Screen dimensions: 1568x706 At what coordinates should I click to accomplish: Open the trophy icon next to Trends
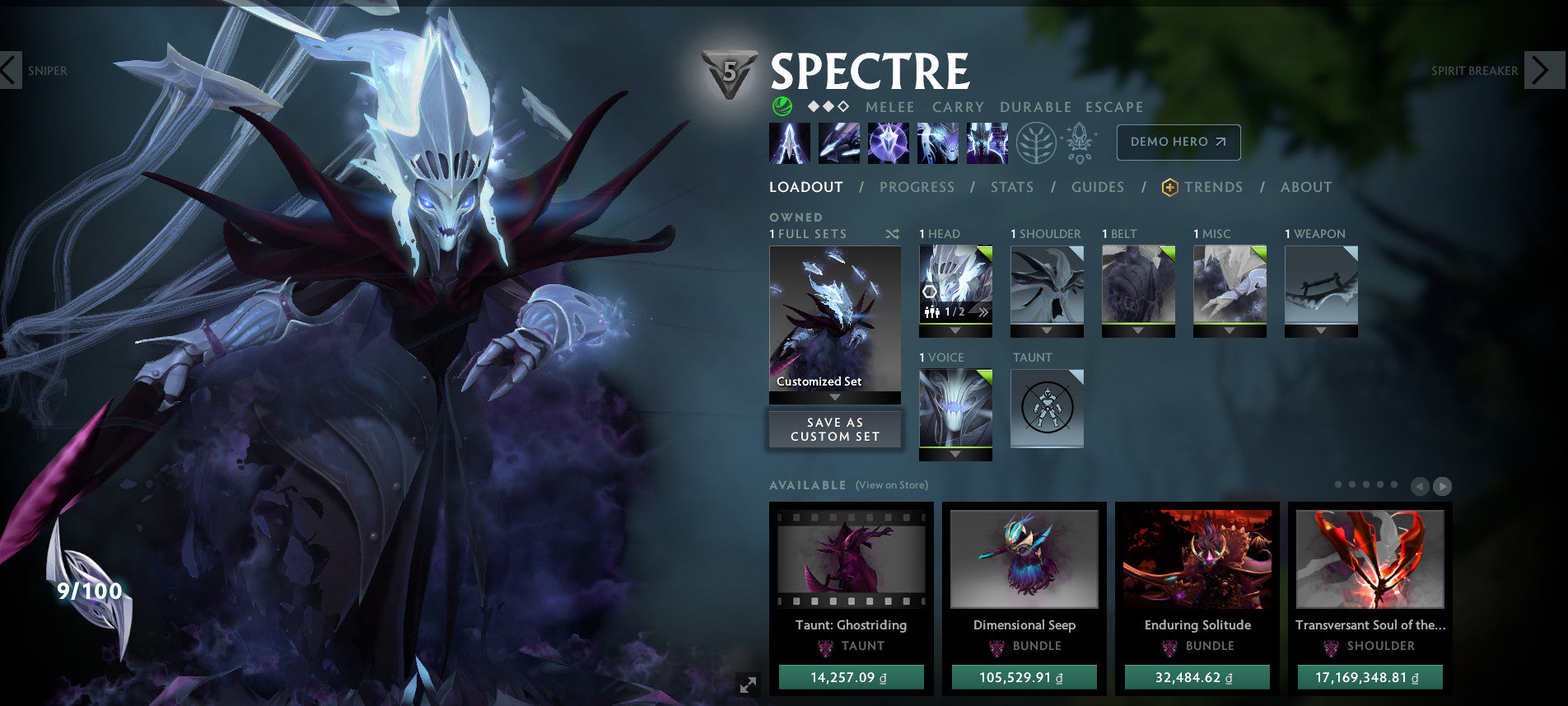[x=1170, y=187]
